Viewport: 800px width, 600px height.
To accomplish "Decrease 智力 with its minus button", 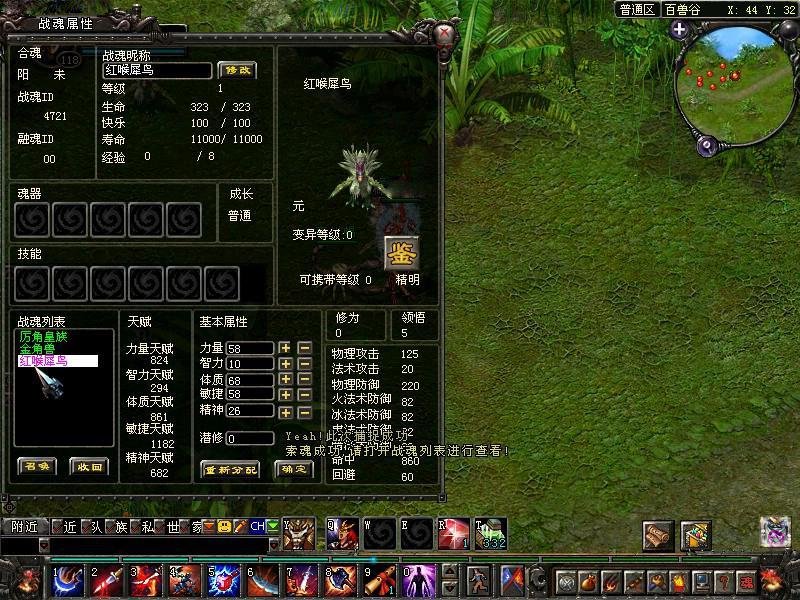I will click(304, 364).
